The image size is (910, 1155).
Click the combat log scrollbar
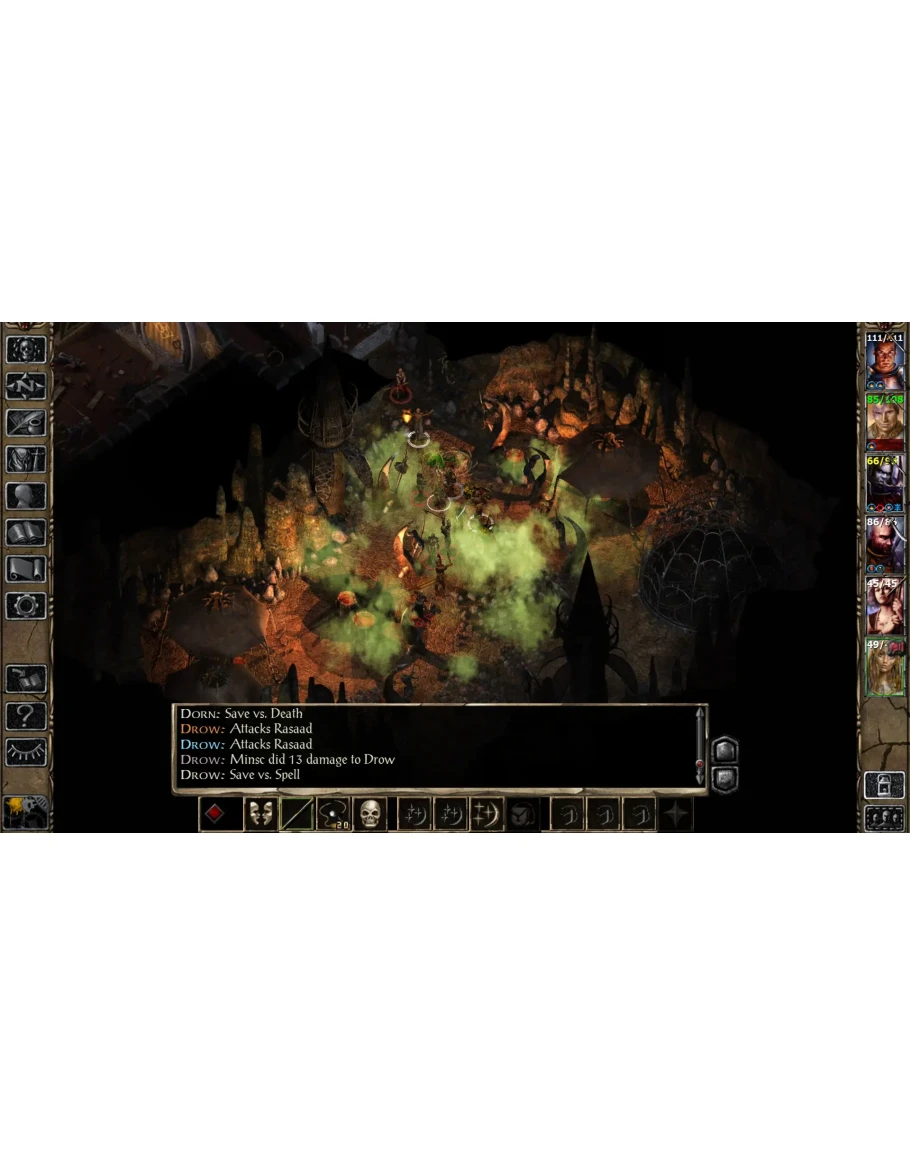pyautogui.click(x=698, y=745)
